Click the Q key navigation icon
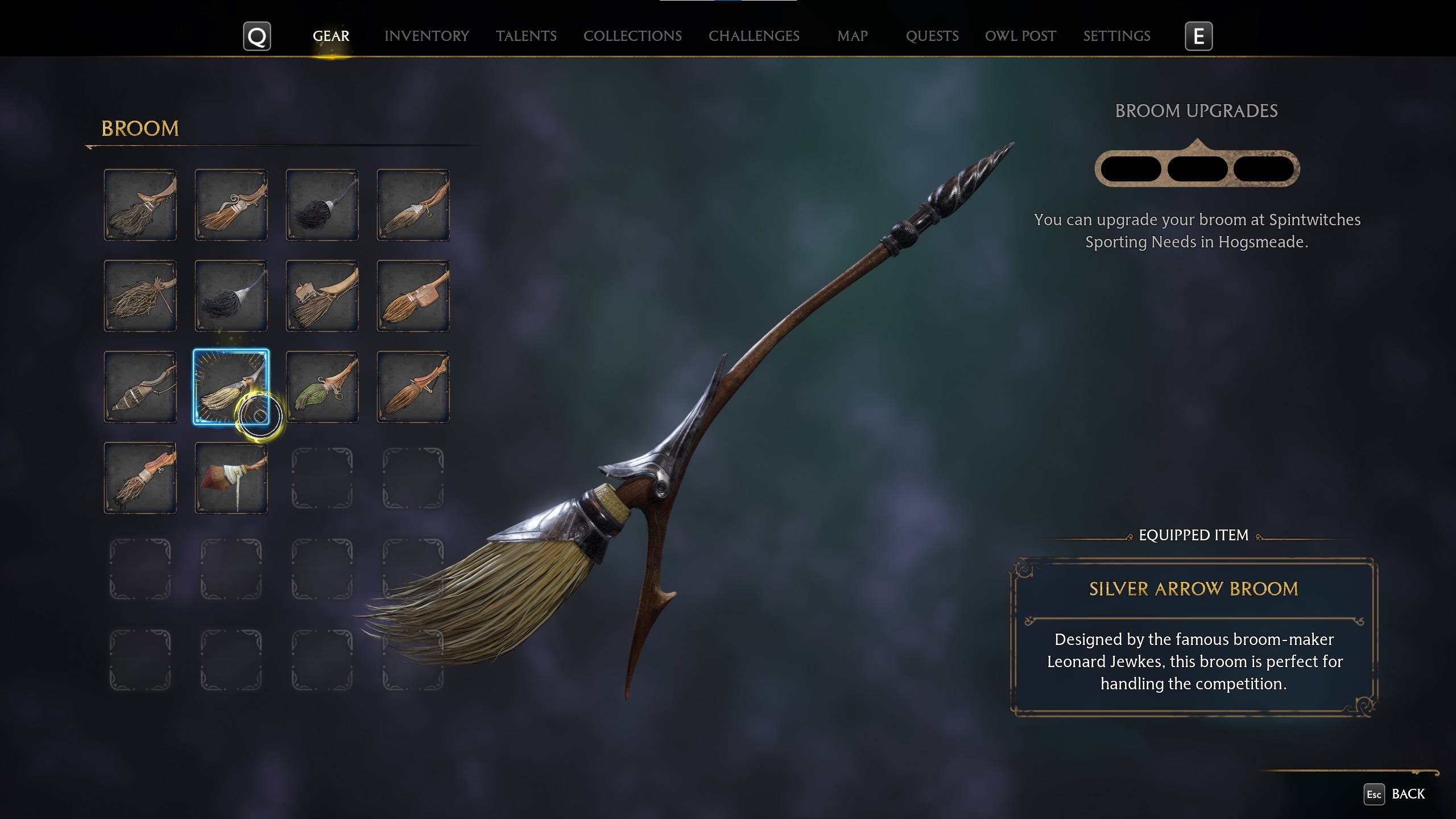This screenshot has width=1456, height=819. tap(257, 36)
